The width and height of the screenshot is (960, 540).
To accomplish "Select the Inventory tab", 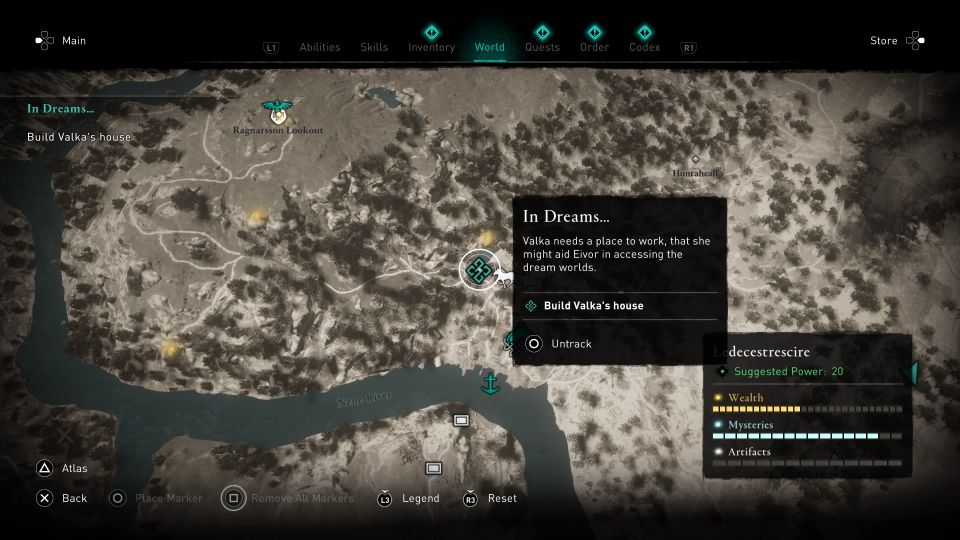I will click(431, 47).
